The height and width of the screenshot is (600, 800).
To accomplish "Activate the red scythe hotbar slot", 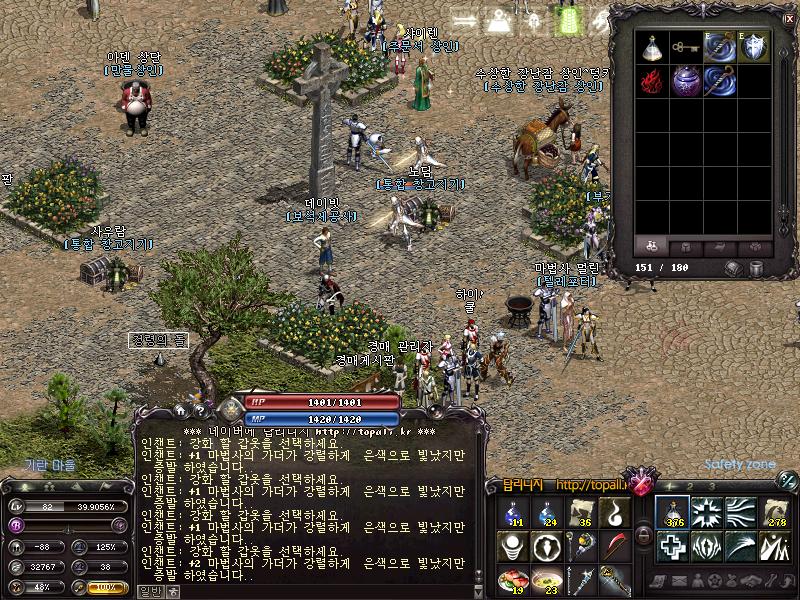I will point(613,546).
